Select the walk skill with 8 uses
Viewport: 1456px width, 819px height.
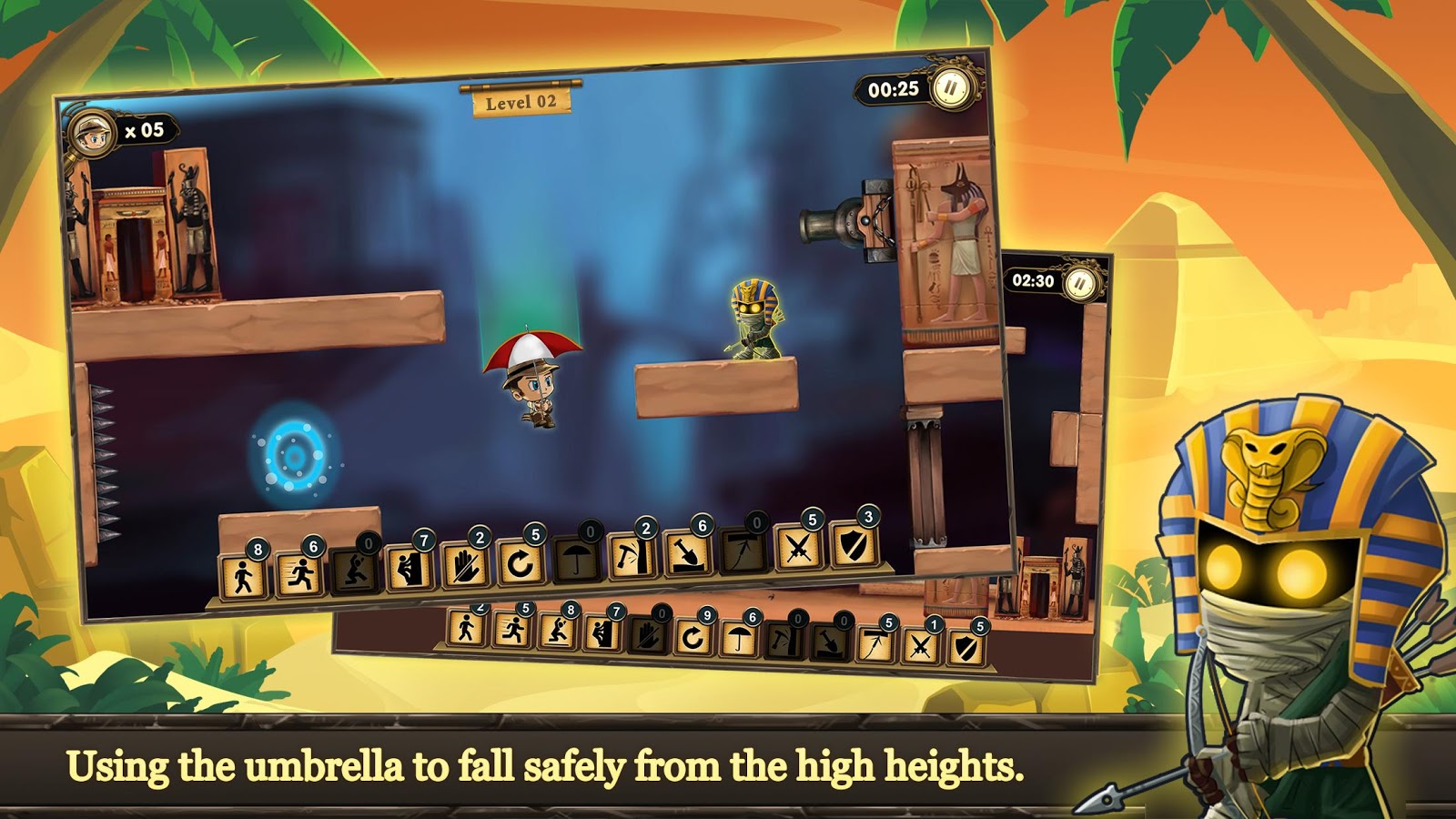click(245, 576)
